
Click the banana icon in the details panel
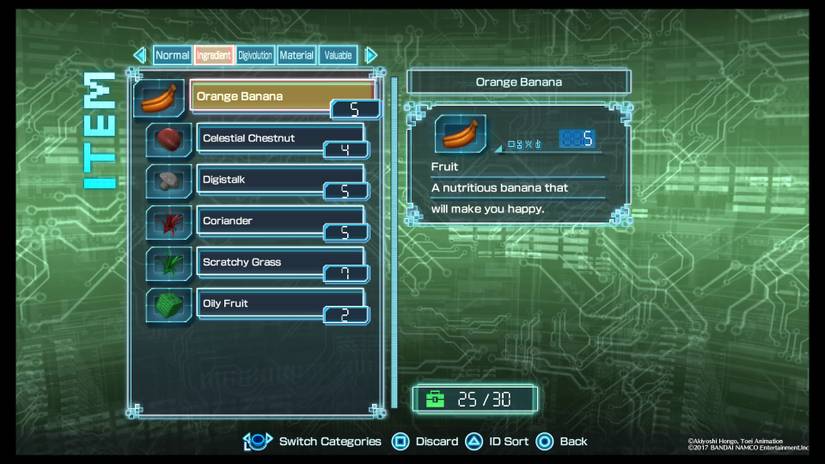point(460,134)
